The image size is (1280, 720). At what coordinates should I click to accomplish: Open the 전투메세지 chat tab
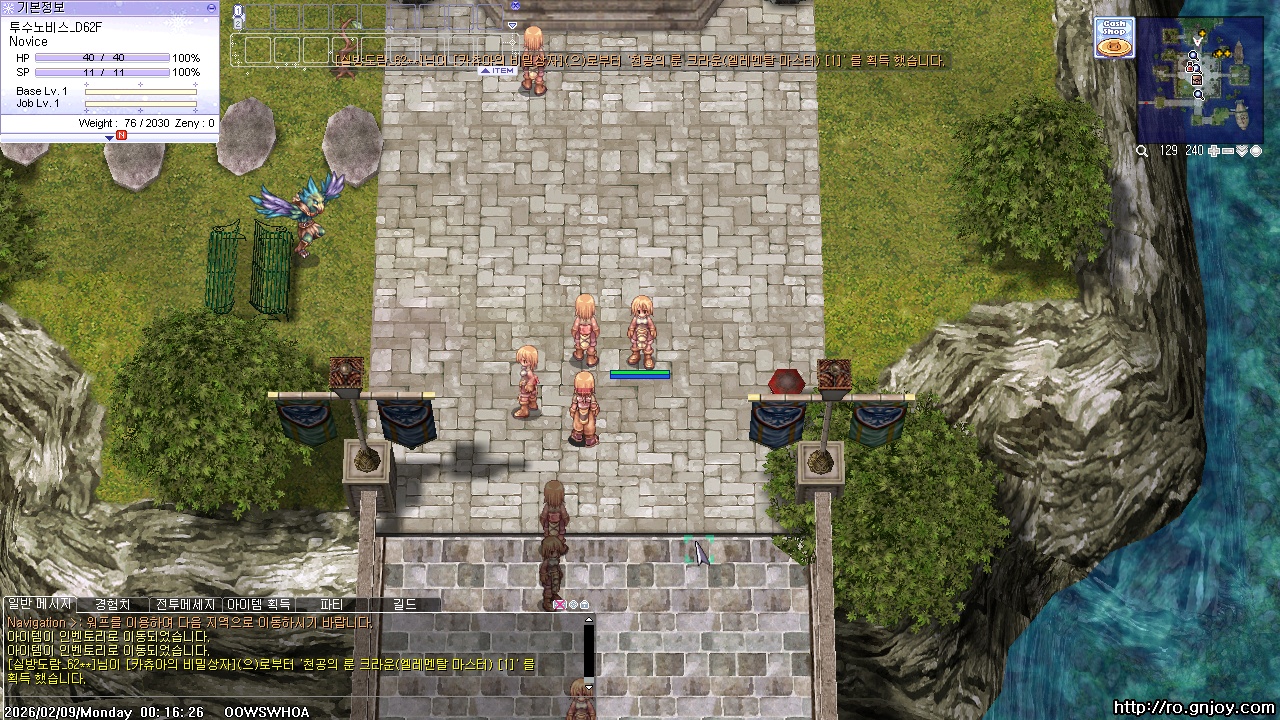click(185, 605)
